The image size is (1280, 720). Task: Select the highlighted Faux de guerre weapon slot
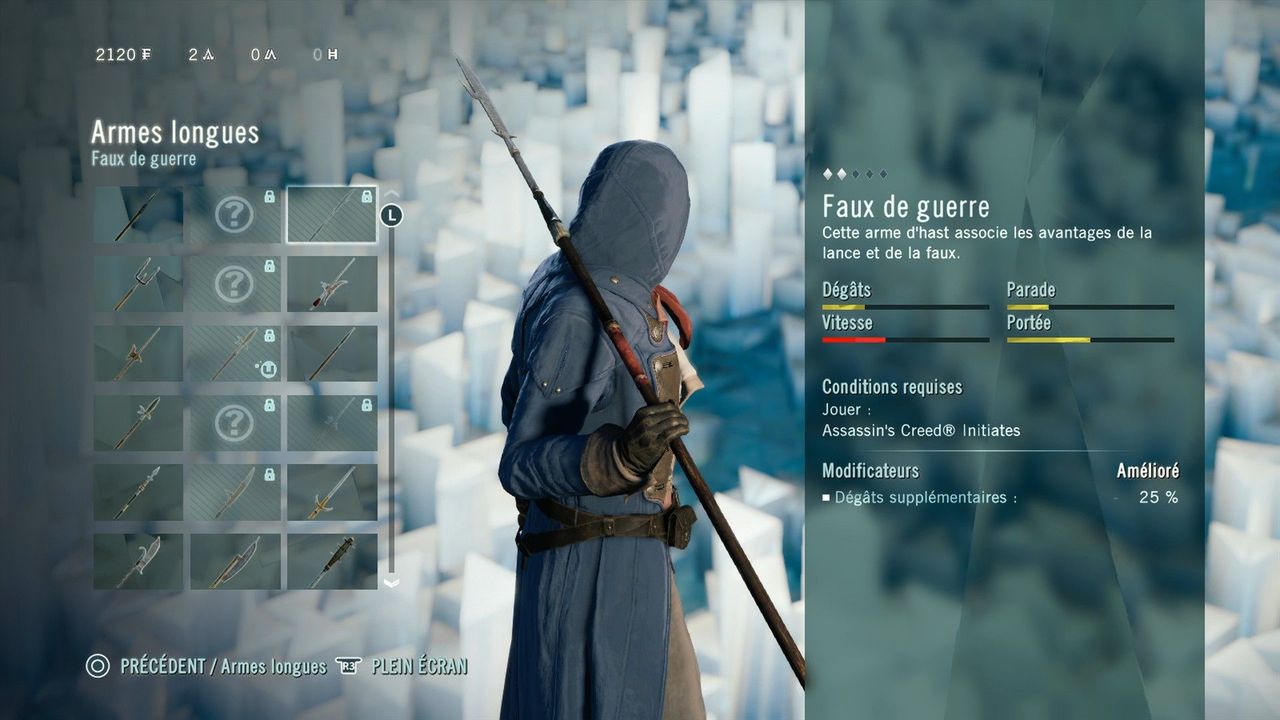tap(332, 215)
